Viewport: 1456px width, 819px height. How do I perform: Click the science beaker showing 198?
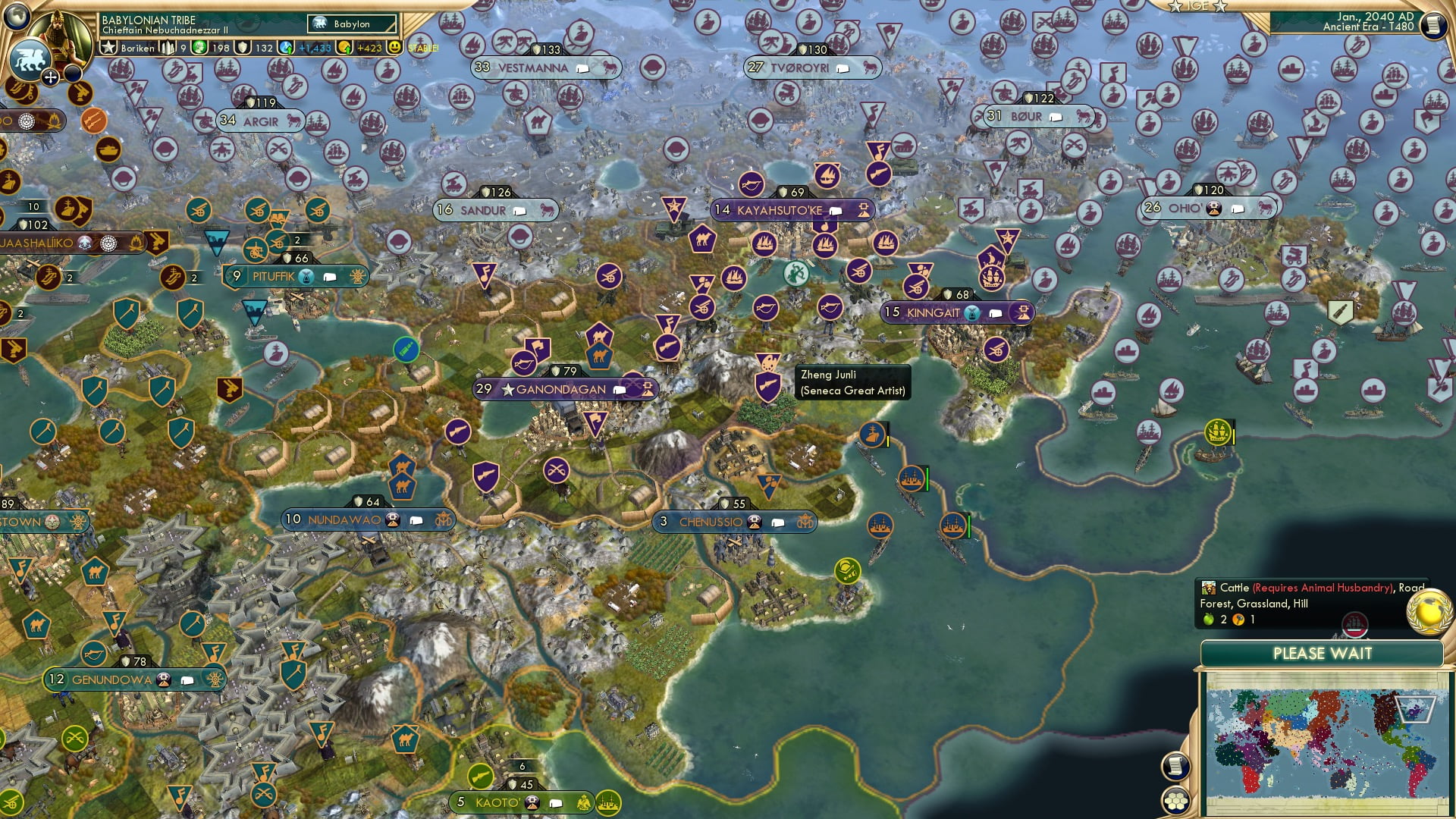point(200,49)
